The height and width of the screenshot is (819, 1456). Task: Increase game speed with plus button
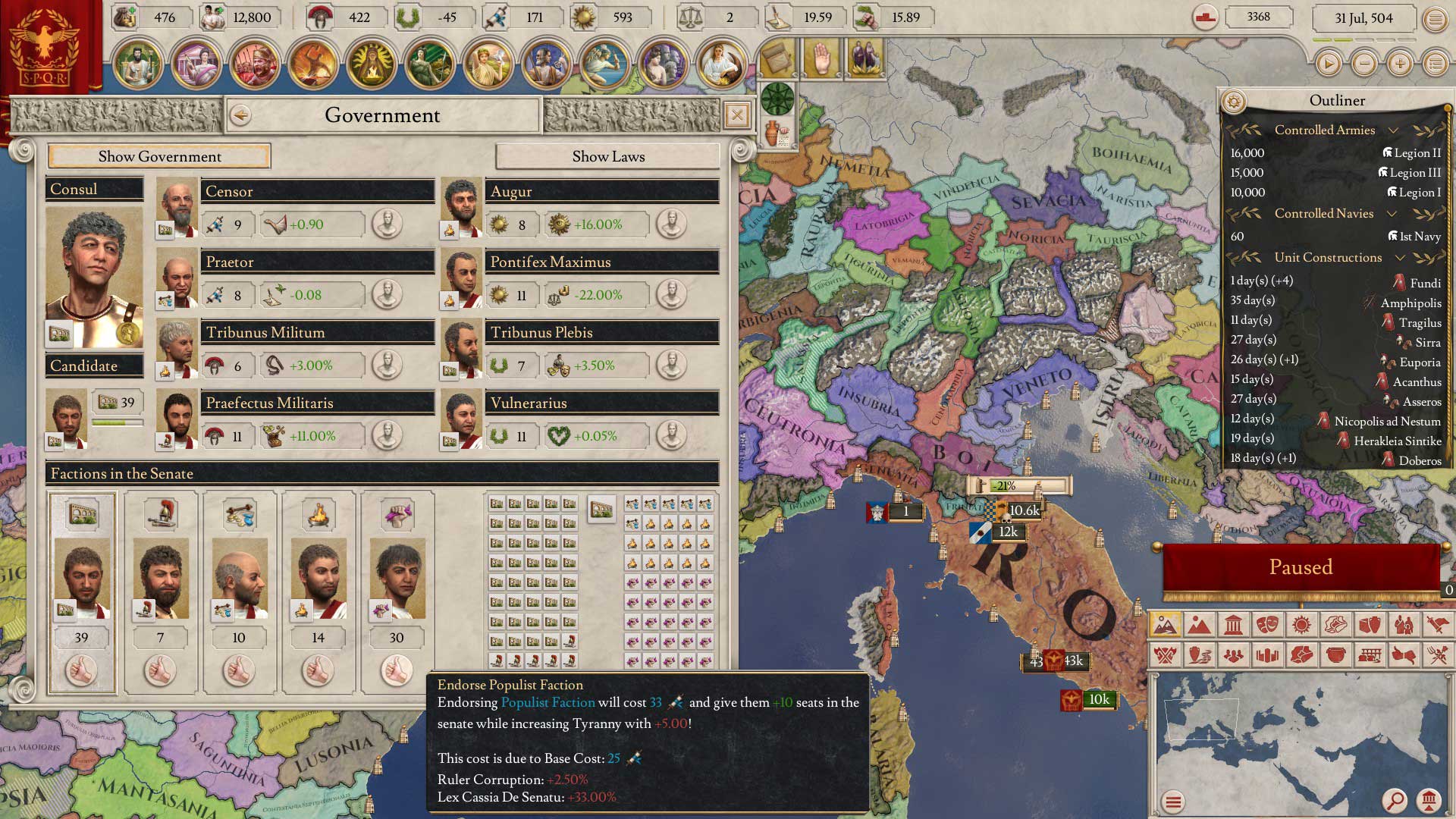(x=1400, y=64)
